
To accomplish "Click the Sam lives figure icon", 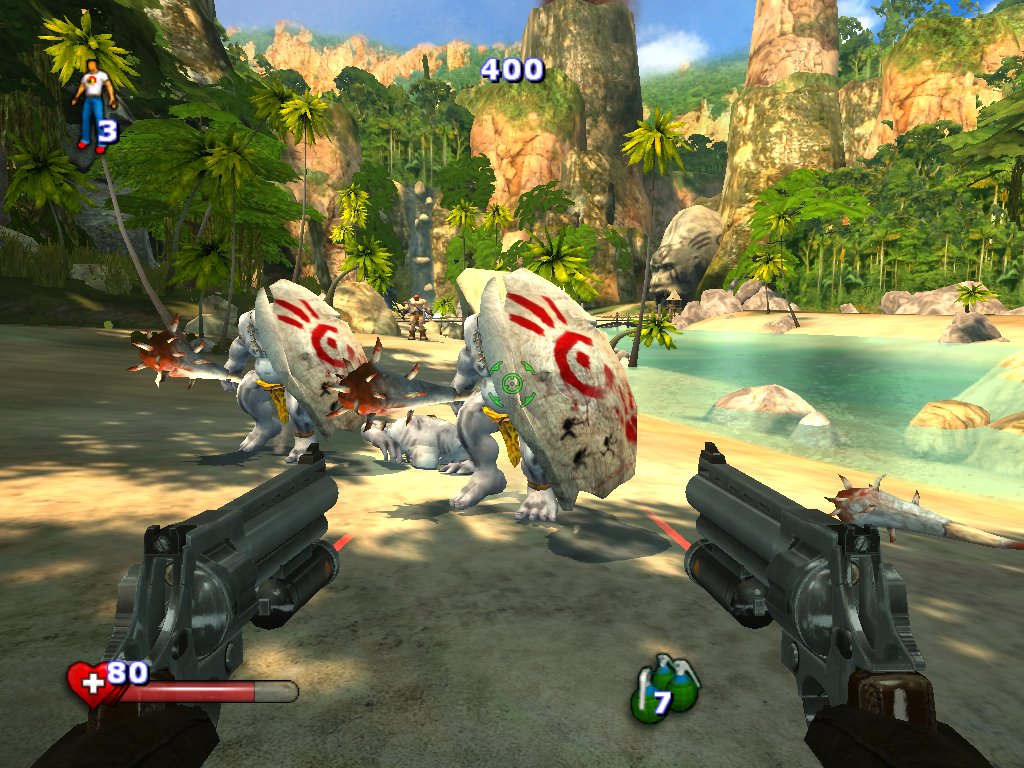I will click(94, 103).
